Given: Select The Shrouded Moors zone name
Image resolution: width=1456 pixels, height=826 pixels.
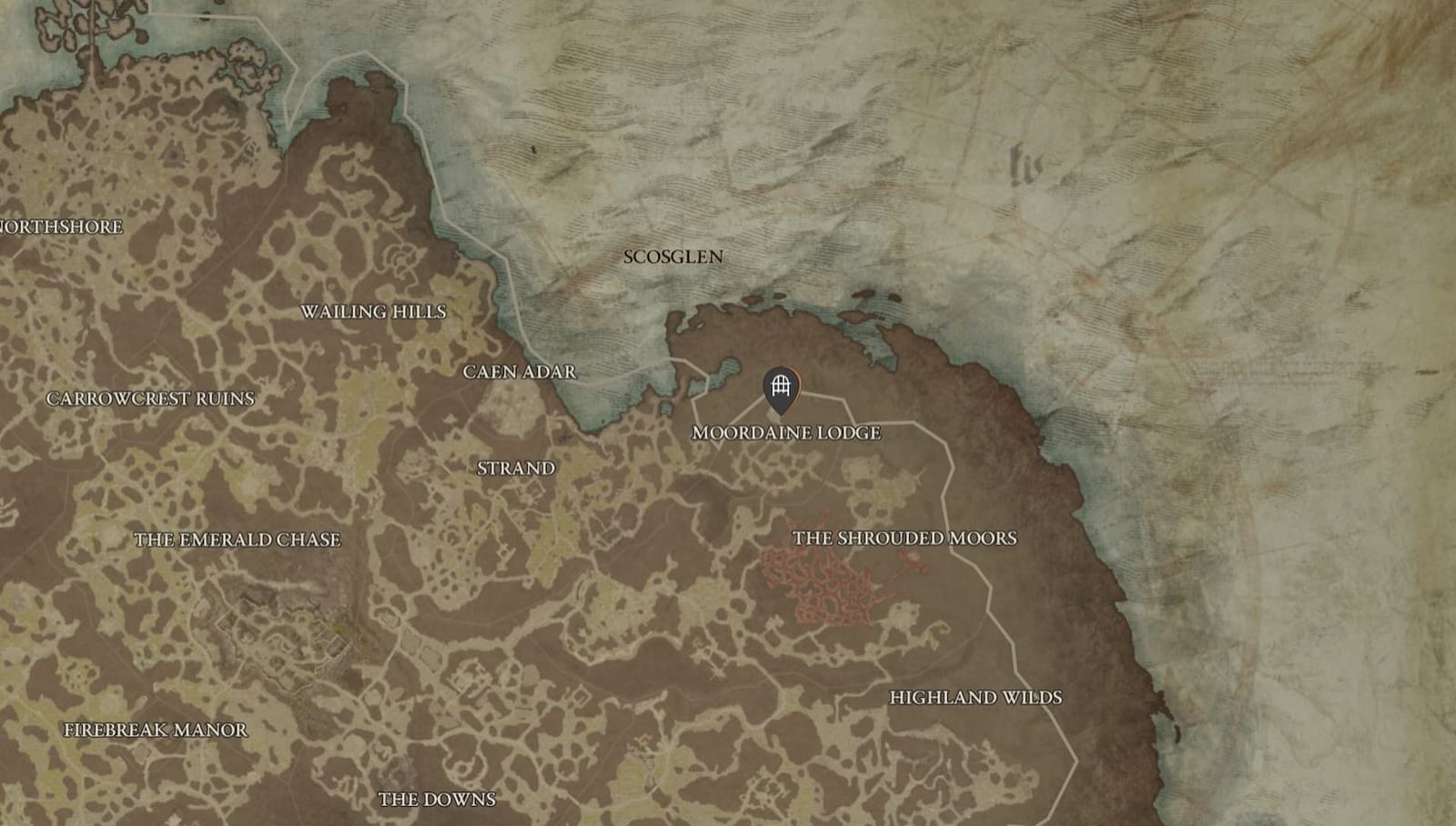Looking at the screenshot, I should coord(906,538).
